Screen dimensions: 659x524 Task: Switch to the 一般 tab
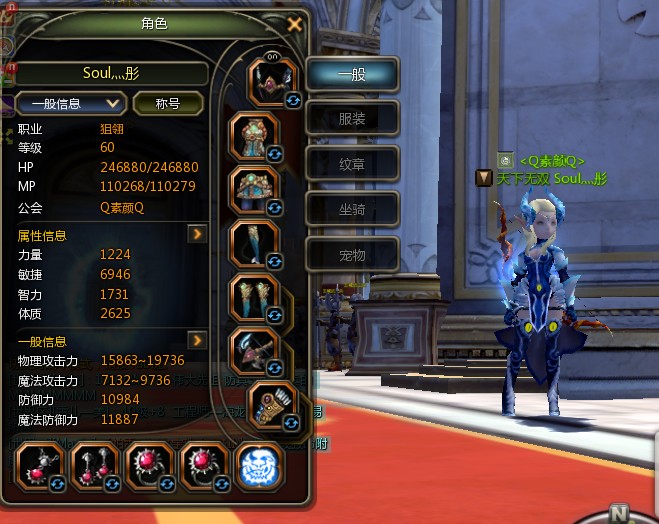click(x=352, y=74)
